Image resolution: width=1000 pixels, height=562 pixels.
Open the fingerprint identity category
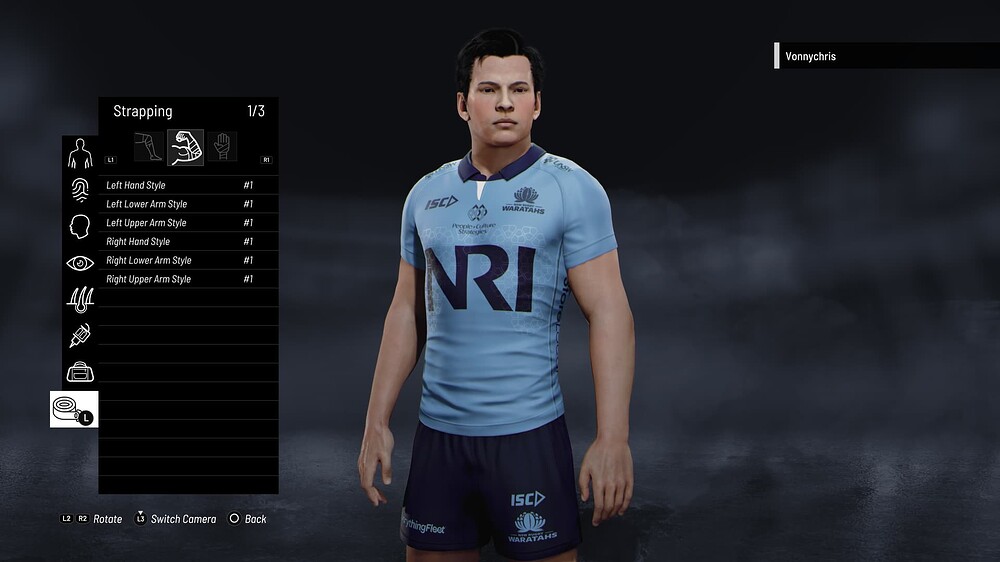(x=80, y=190)
